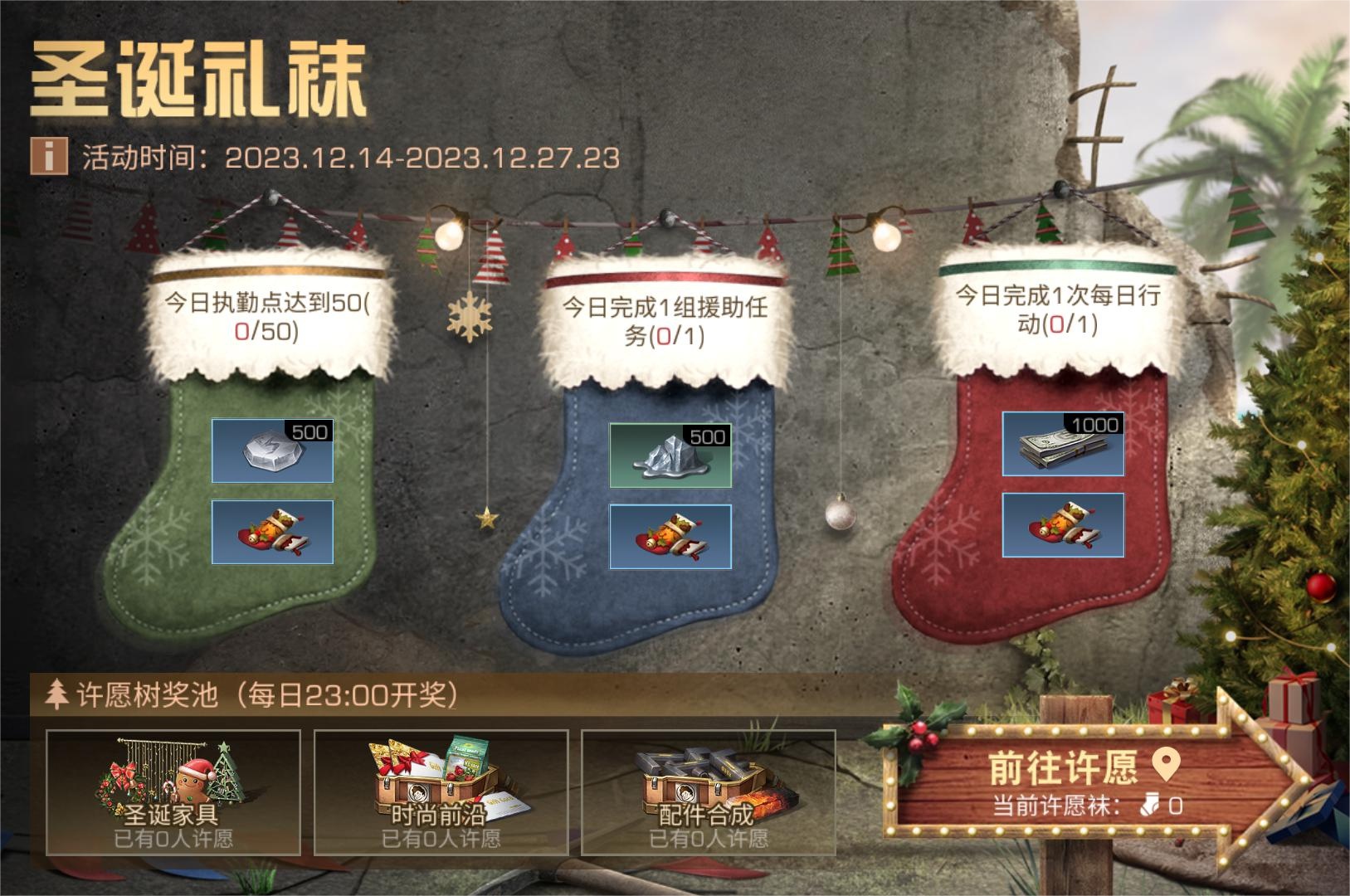Click the info icon beside the event time

pyautogui.click(x=49, y=154)
